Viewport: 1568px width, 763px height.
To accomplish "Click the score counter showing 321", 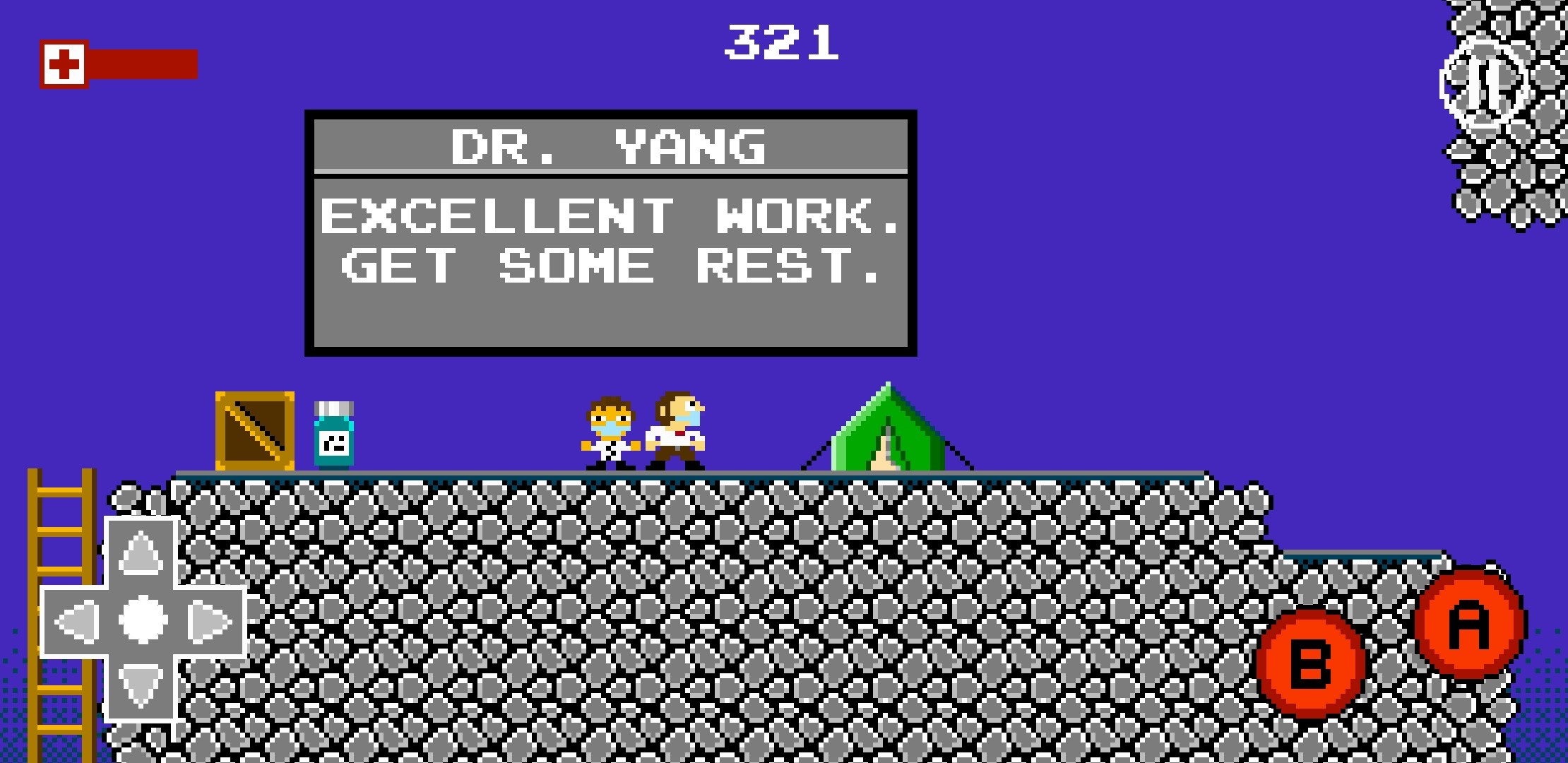I will (x=784, y=42).
